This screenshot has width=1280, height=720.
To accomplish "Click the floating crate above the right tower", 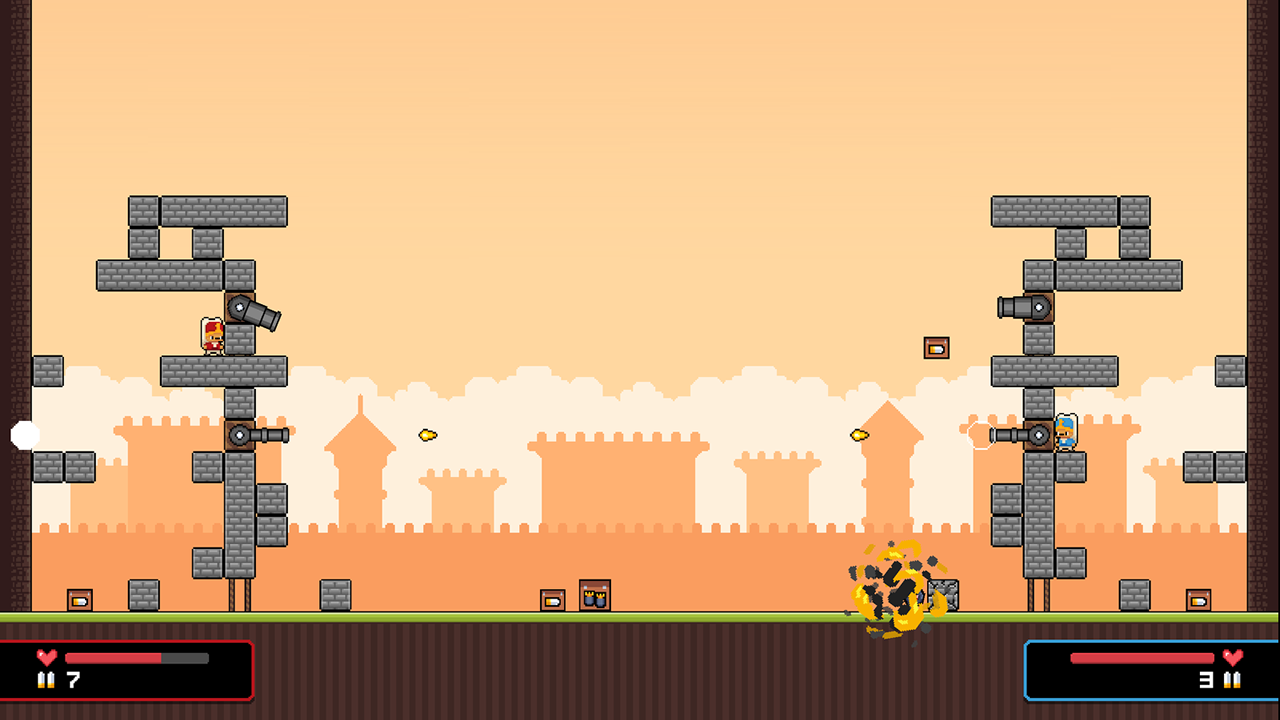I will point(936,346).
